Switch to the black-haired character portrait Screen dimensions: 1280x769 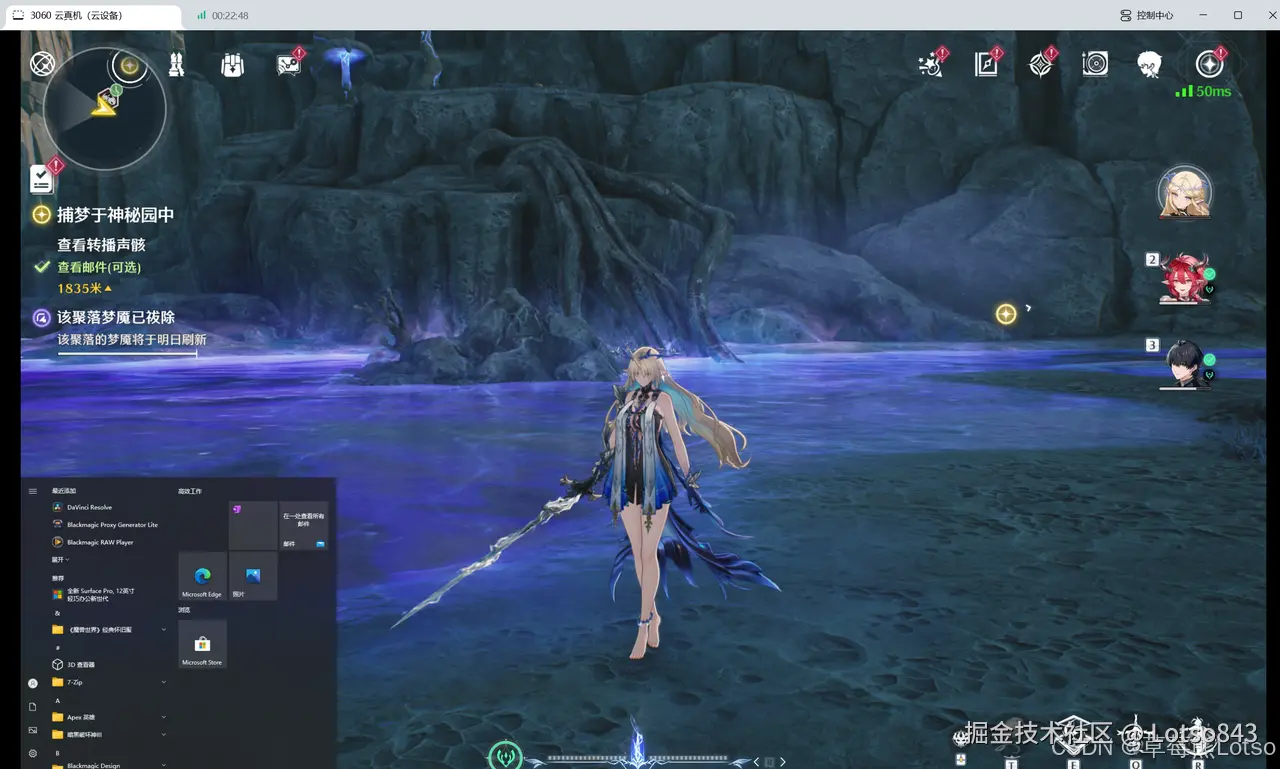1186,363
